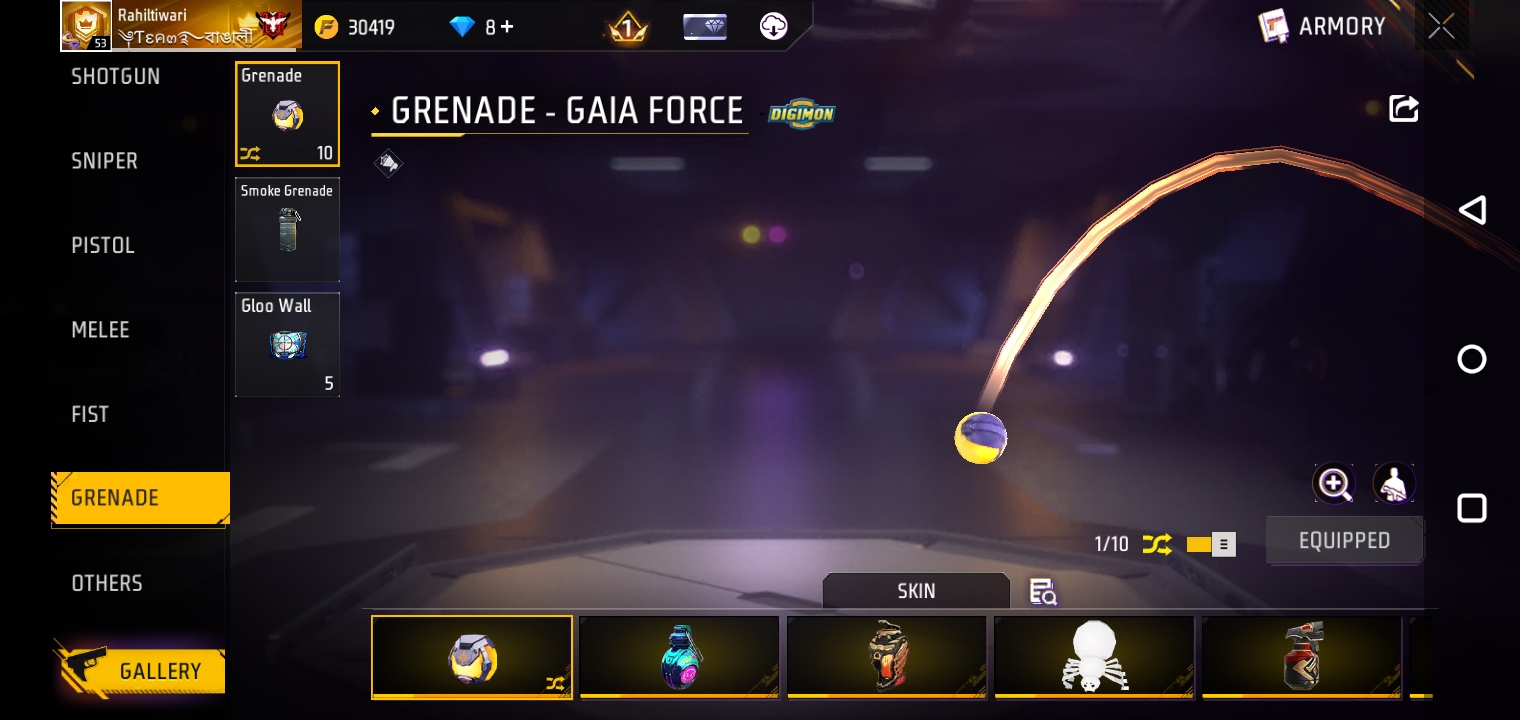
Task: Select the Smoke Grenade item tile
Action: coord(287,230)
